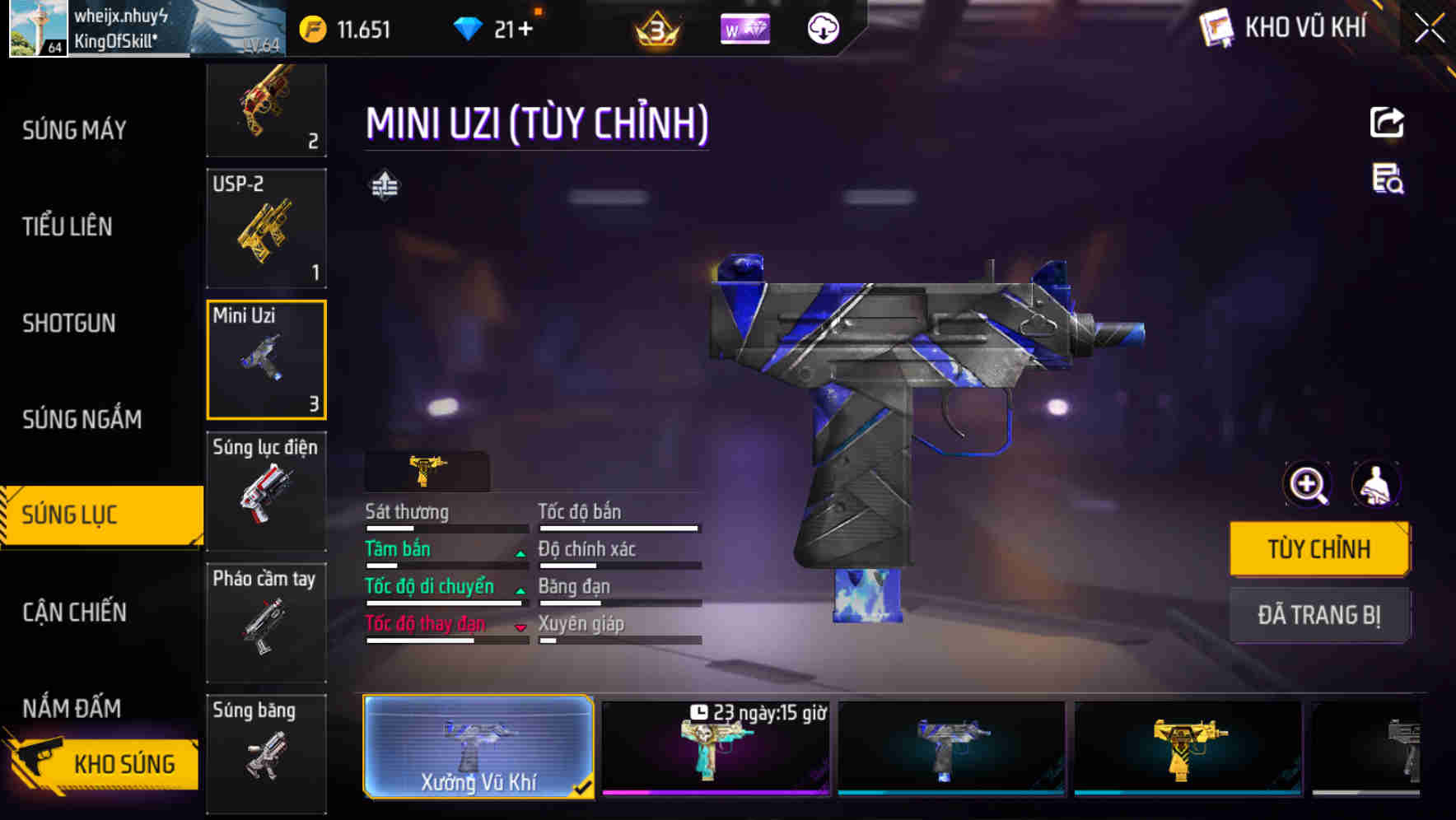
Task: Close the weapon vault screen
Action: click(1430, 29)
